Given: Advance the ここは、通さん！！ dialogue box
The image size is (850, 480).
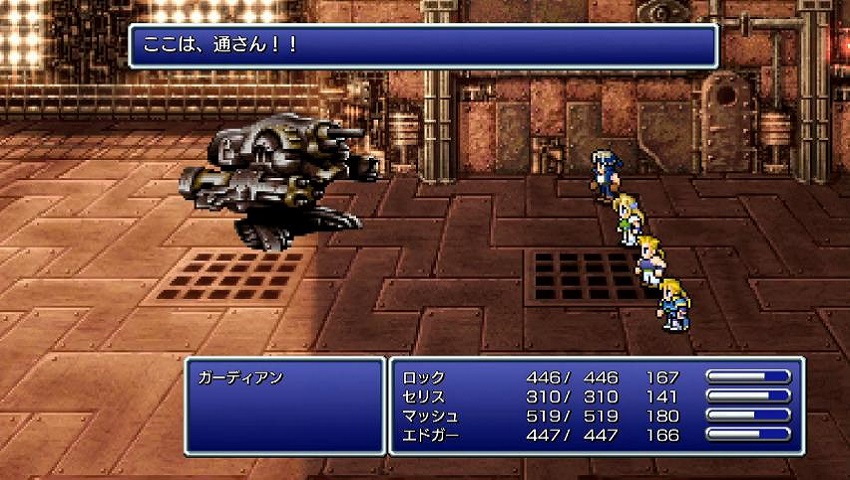Looking at the screenshot, I should 423,46.
